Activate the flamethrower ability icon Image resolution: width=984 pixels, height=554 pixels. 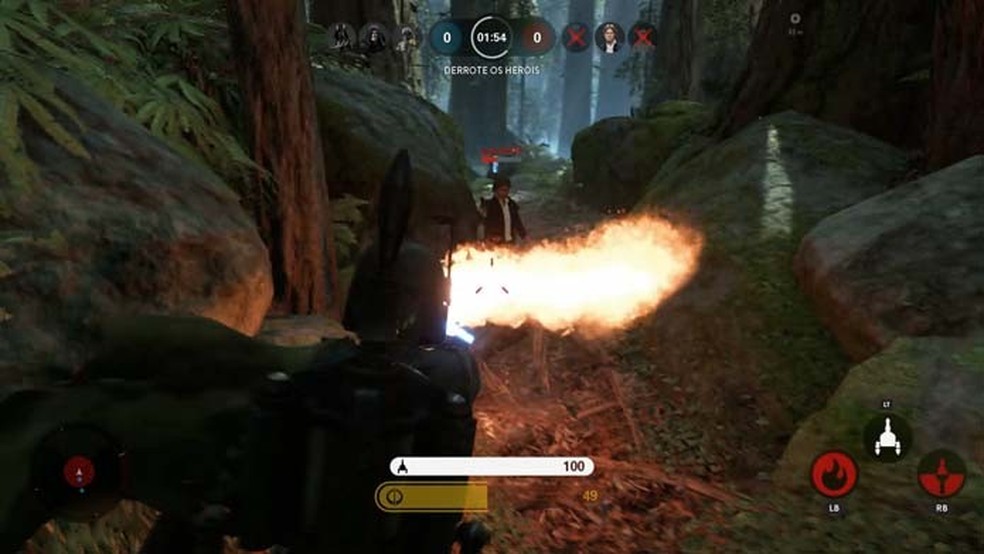coord(834,473)
